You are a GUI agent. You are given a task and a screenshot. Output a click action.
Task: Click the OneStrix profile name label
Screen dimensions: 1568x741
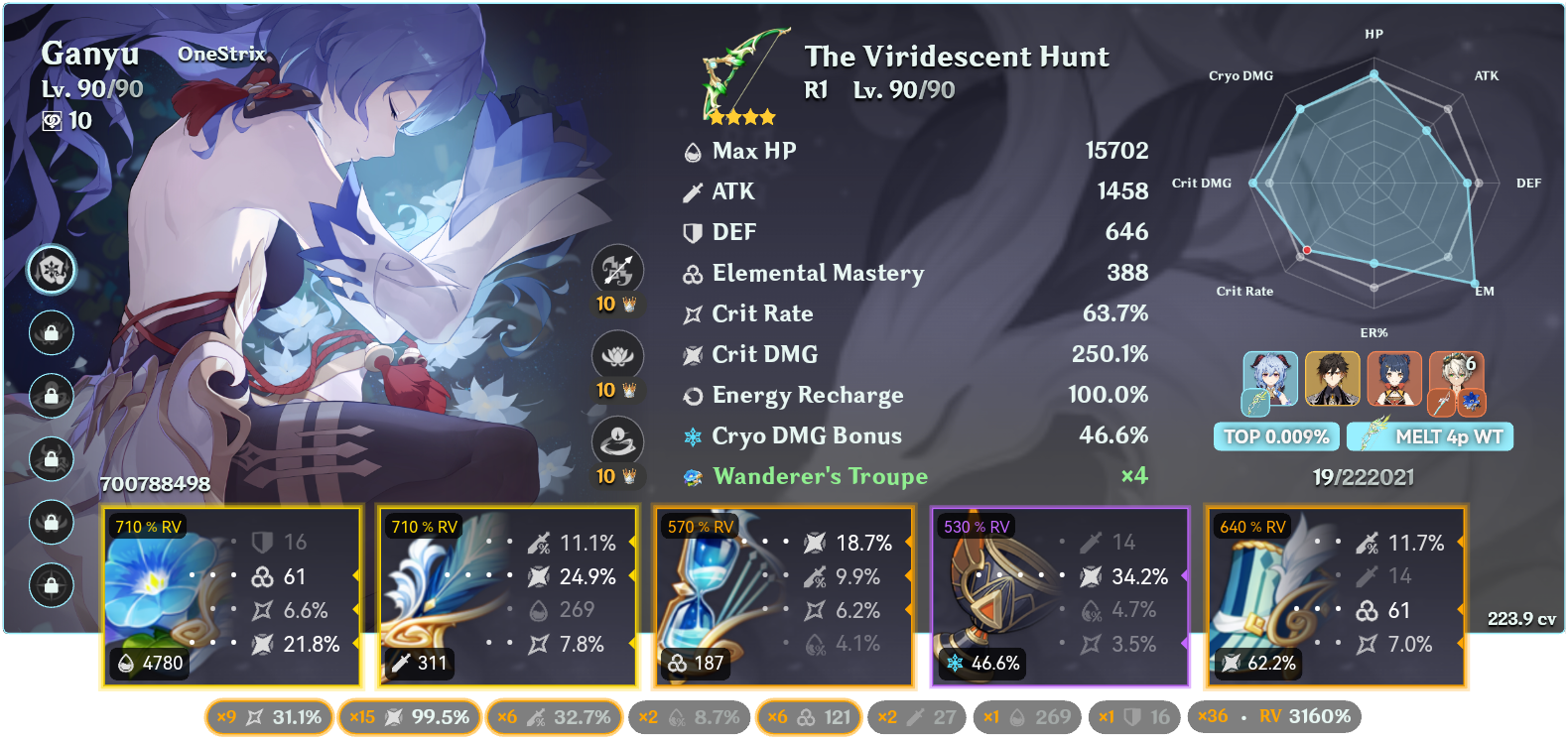pyautogui.click(x=220, y=55)
